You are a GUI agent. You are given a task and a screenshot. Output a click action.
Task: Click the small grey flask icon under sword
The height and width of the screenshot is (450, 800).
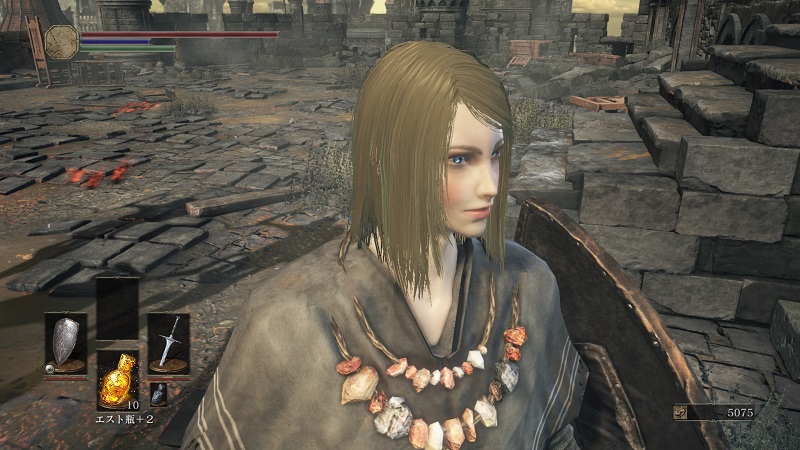[x=158, y=394]
